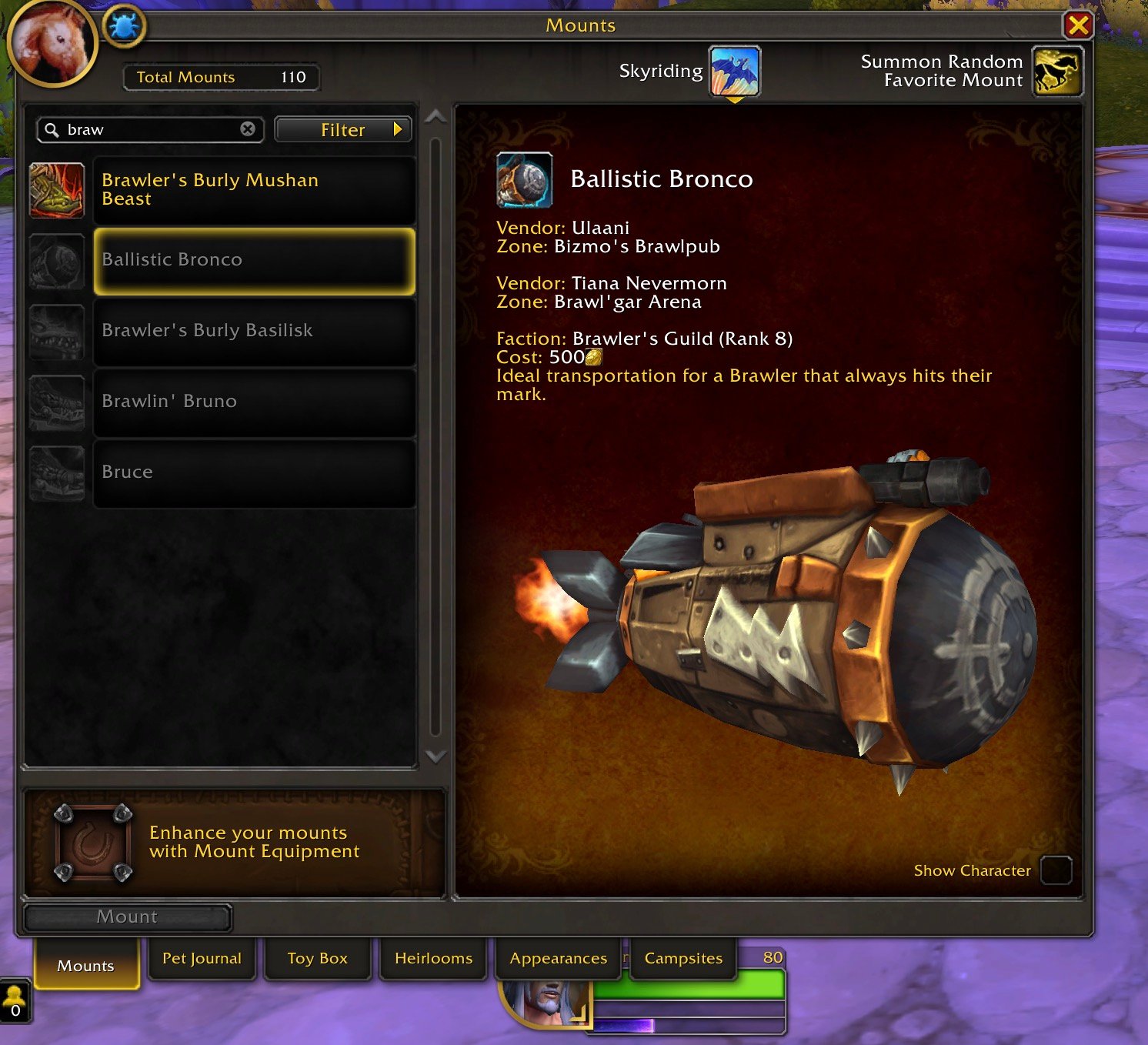The width and height of the screenshot is (1148, 1045).
Task: Activate the Skyriding icon
Action: 734,72
